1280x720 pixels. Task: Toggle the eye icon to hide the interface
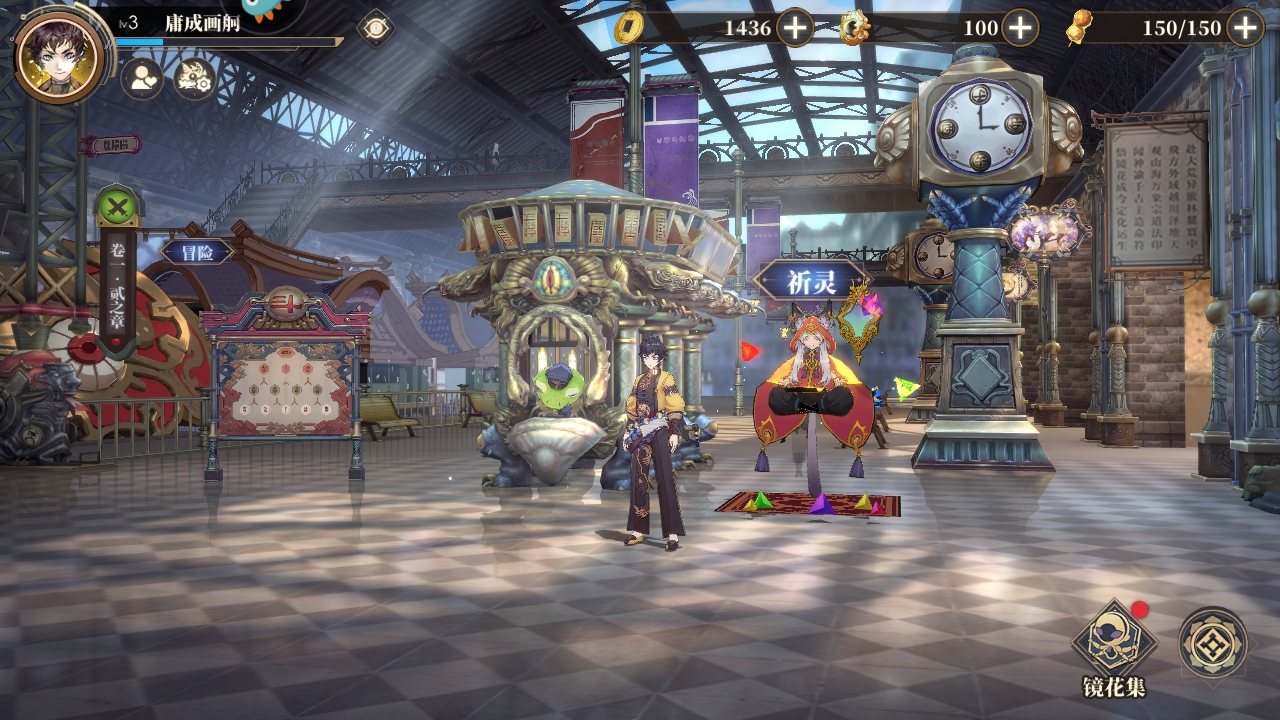coord(375,27)
